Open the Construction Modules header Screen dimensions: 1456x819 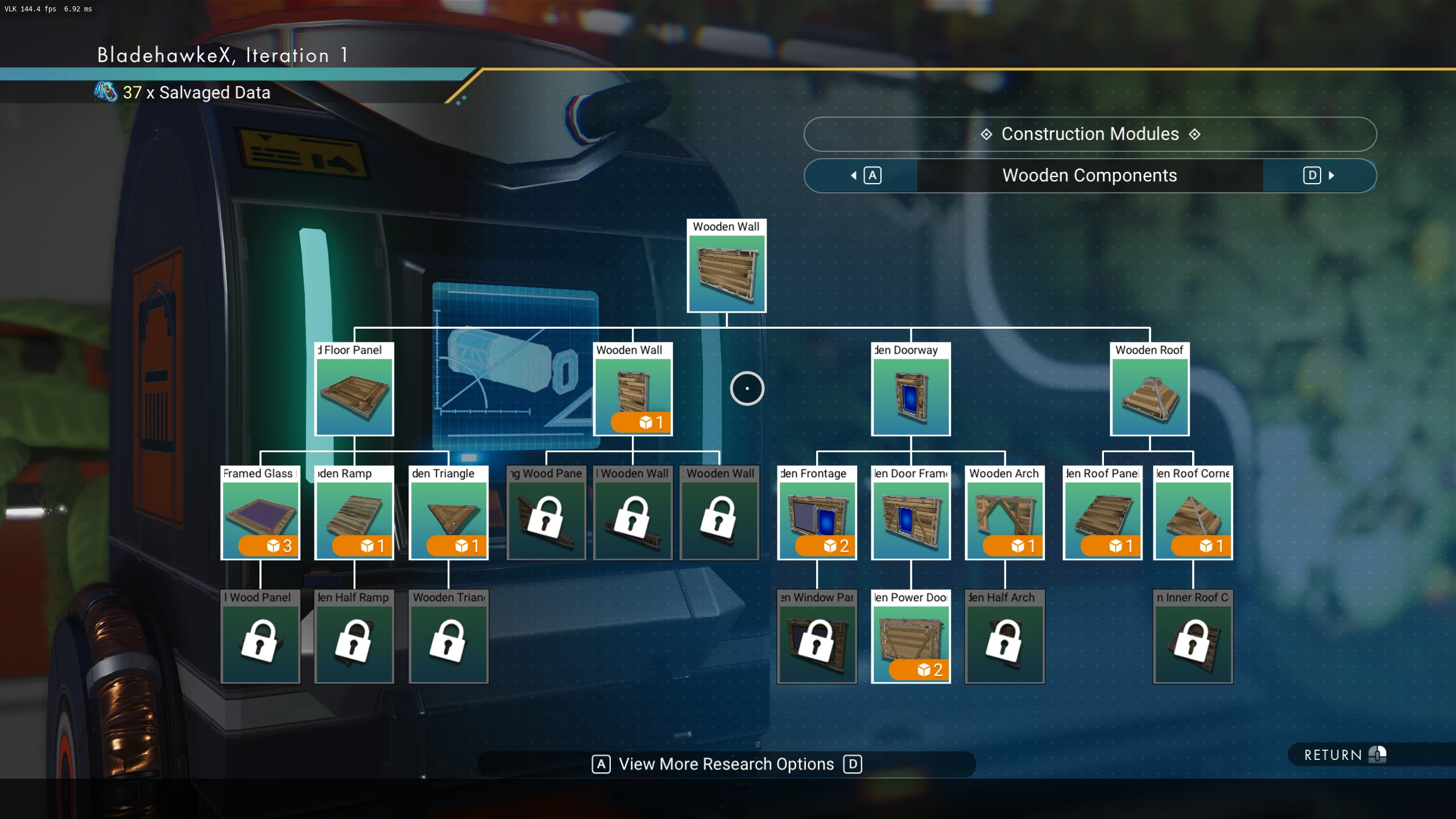tap(1090, 134)
